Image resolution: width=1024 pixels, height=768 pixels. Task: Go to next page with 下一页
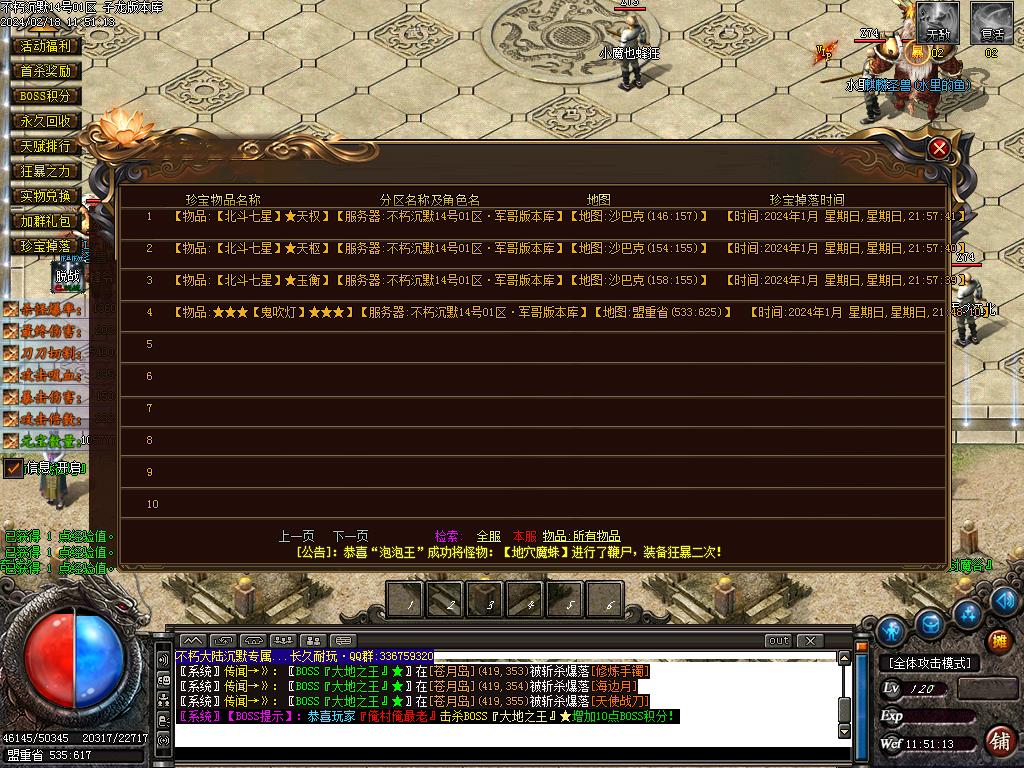tap(350, 536)
